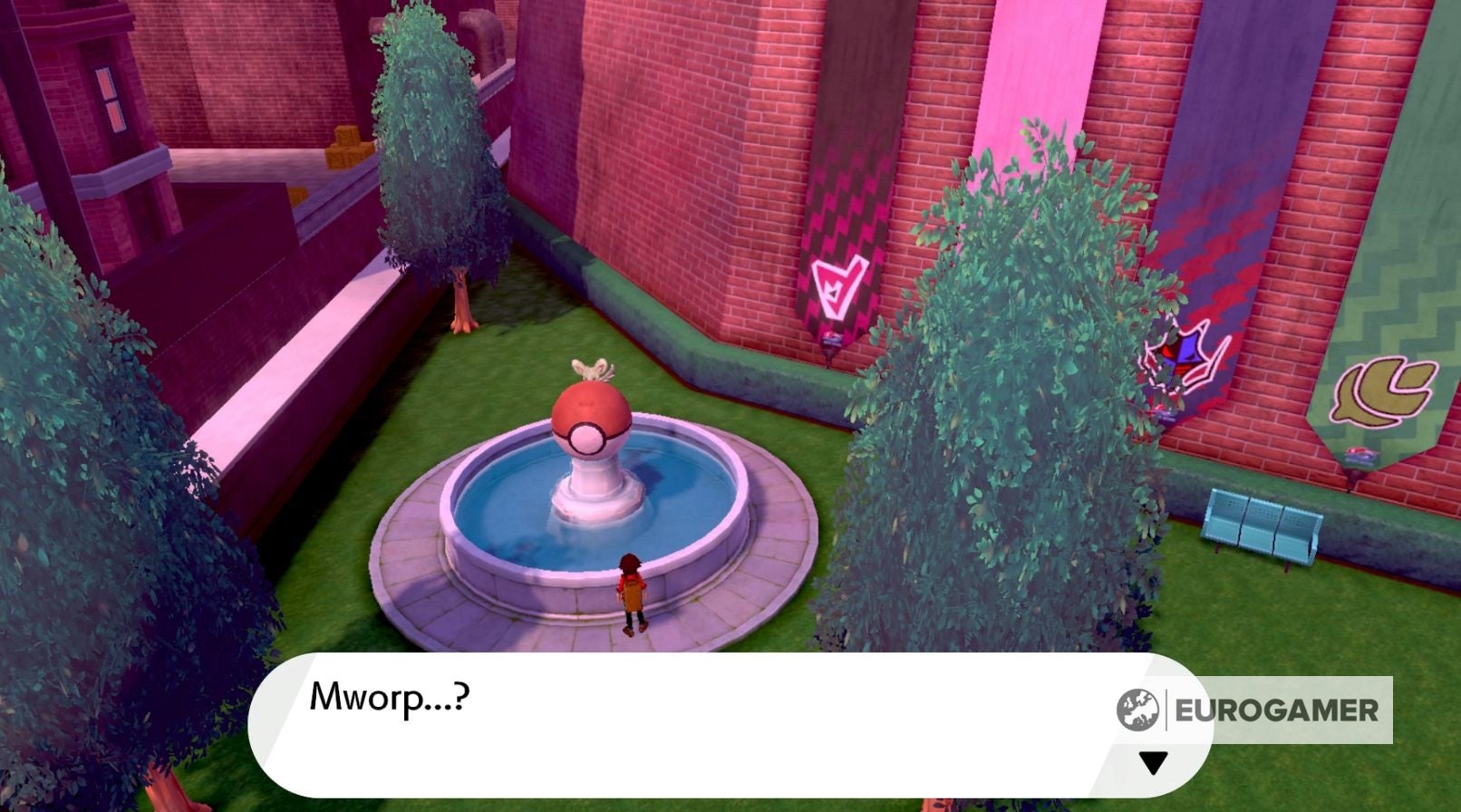This screenshot has height=812, width=1461.
Task: Click the Mworp...? dialogue text
Action: click(x=390, y=696)
